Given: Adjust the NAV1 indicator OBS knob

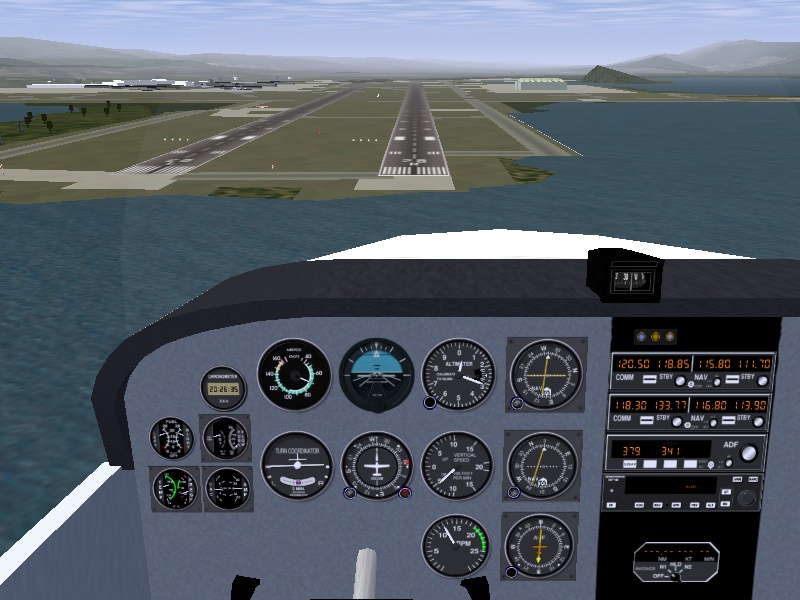Looking at the screenshot, I should (x=517, y=404).
